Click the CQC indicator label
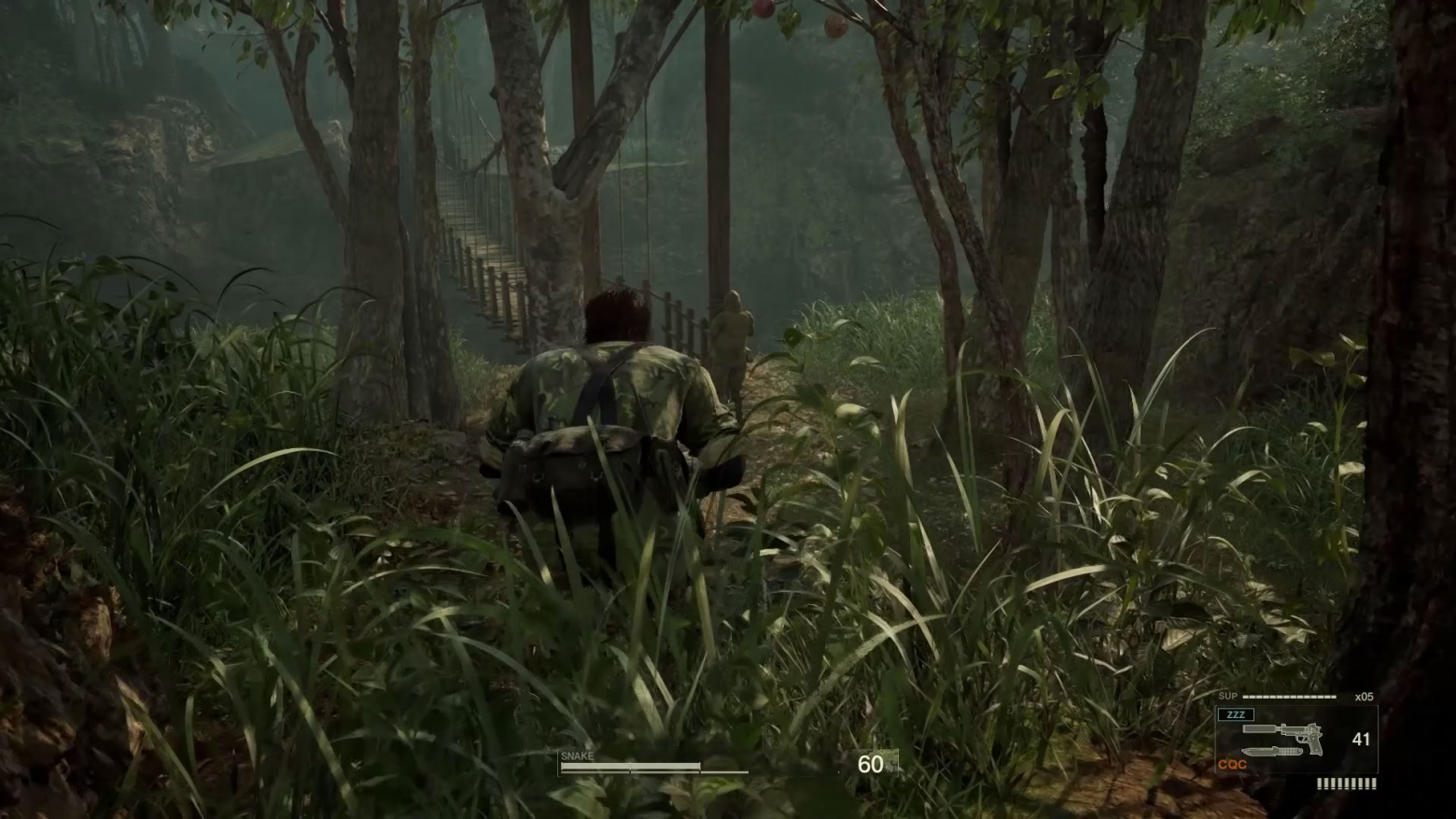 tap(1232, 764)
